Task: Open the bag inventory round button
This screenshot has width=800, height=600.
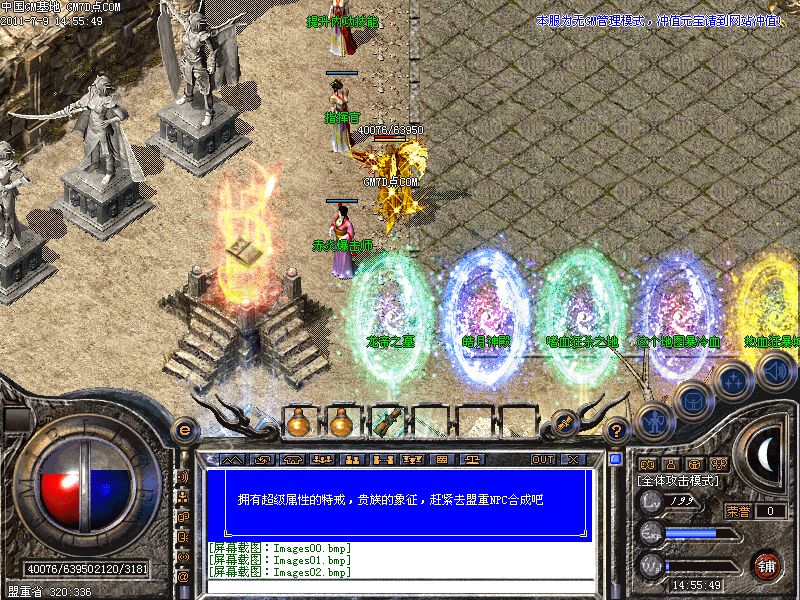Action: click(692, 402)
